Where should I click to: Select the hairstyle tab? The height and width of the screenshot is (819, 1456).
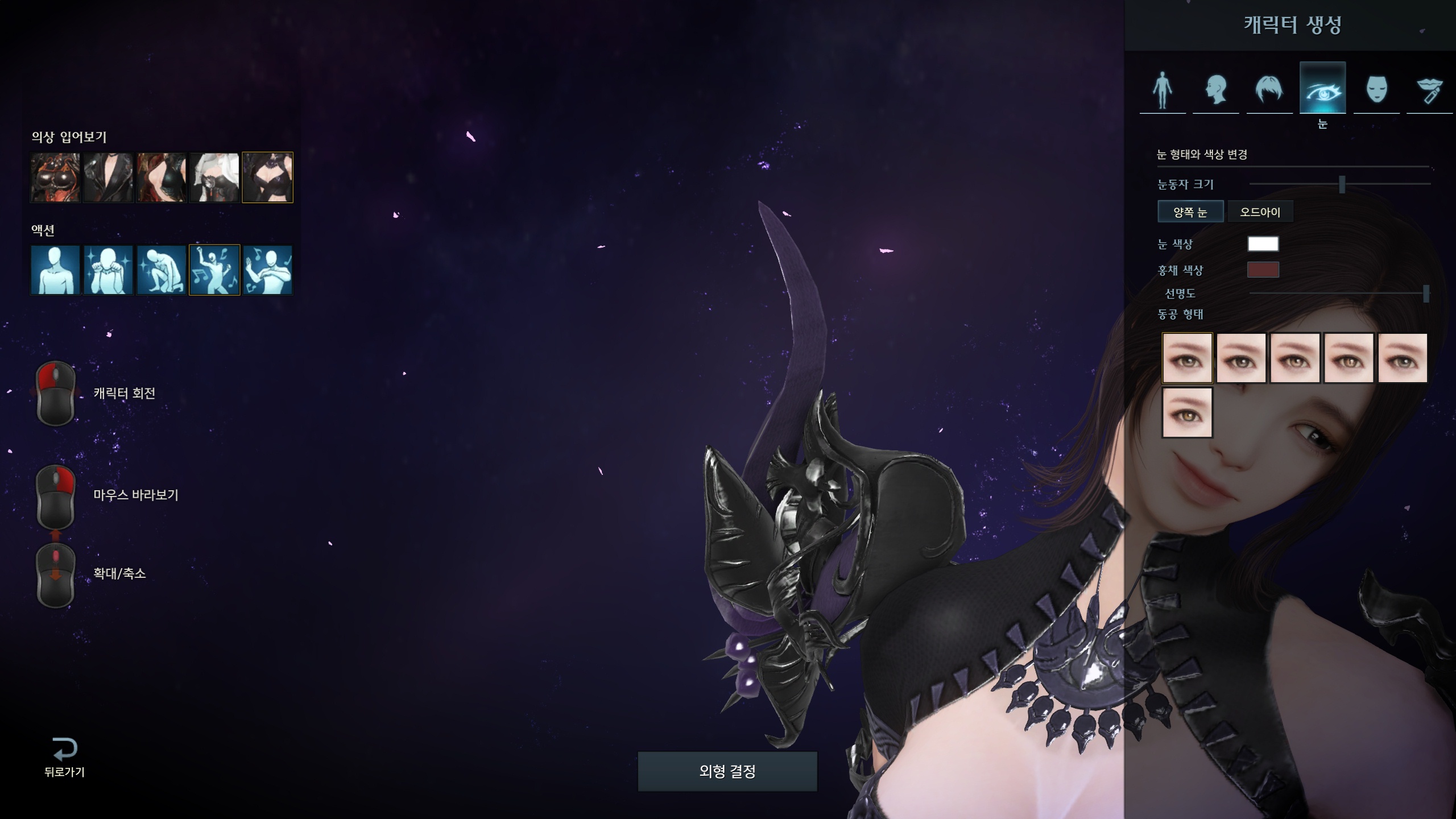point(1269,89)
